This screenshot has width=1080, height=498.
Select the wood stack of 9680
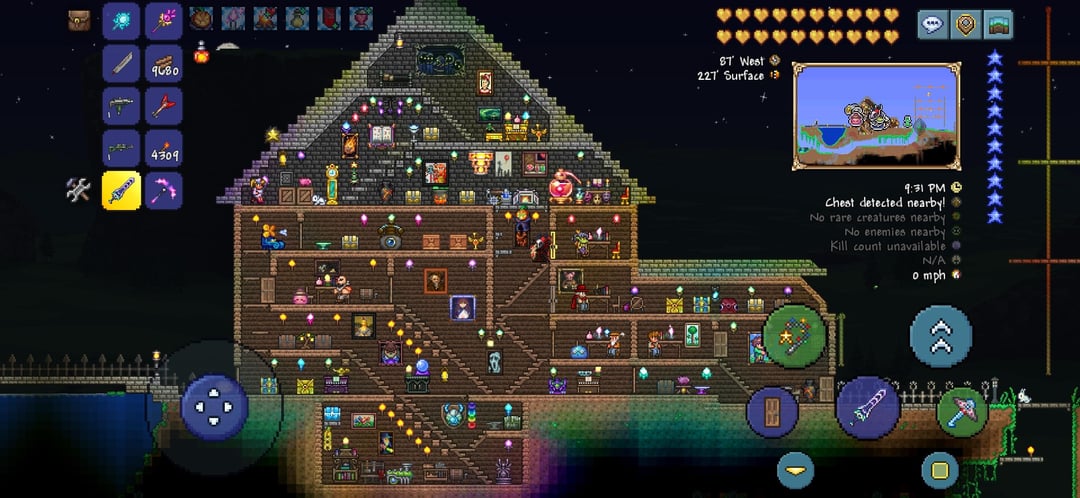164,64
